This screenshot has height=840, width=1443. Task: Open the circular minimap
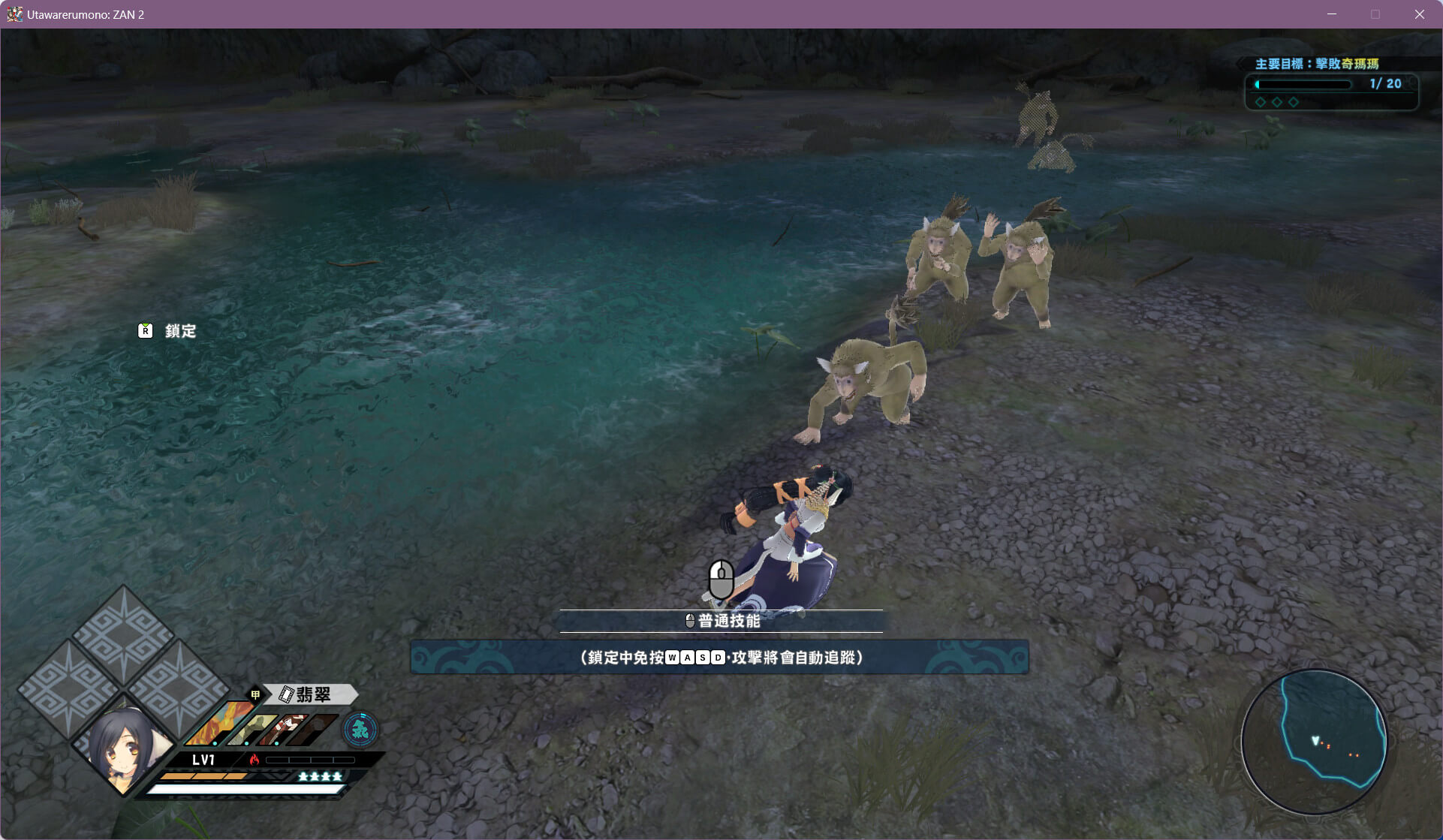[x=1314, y=742]
